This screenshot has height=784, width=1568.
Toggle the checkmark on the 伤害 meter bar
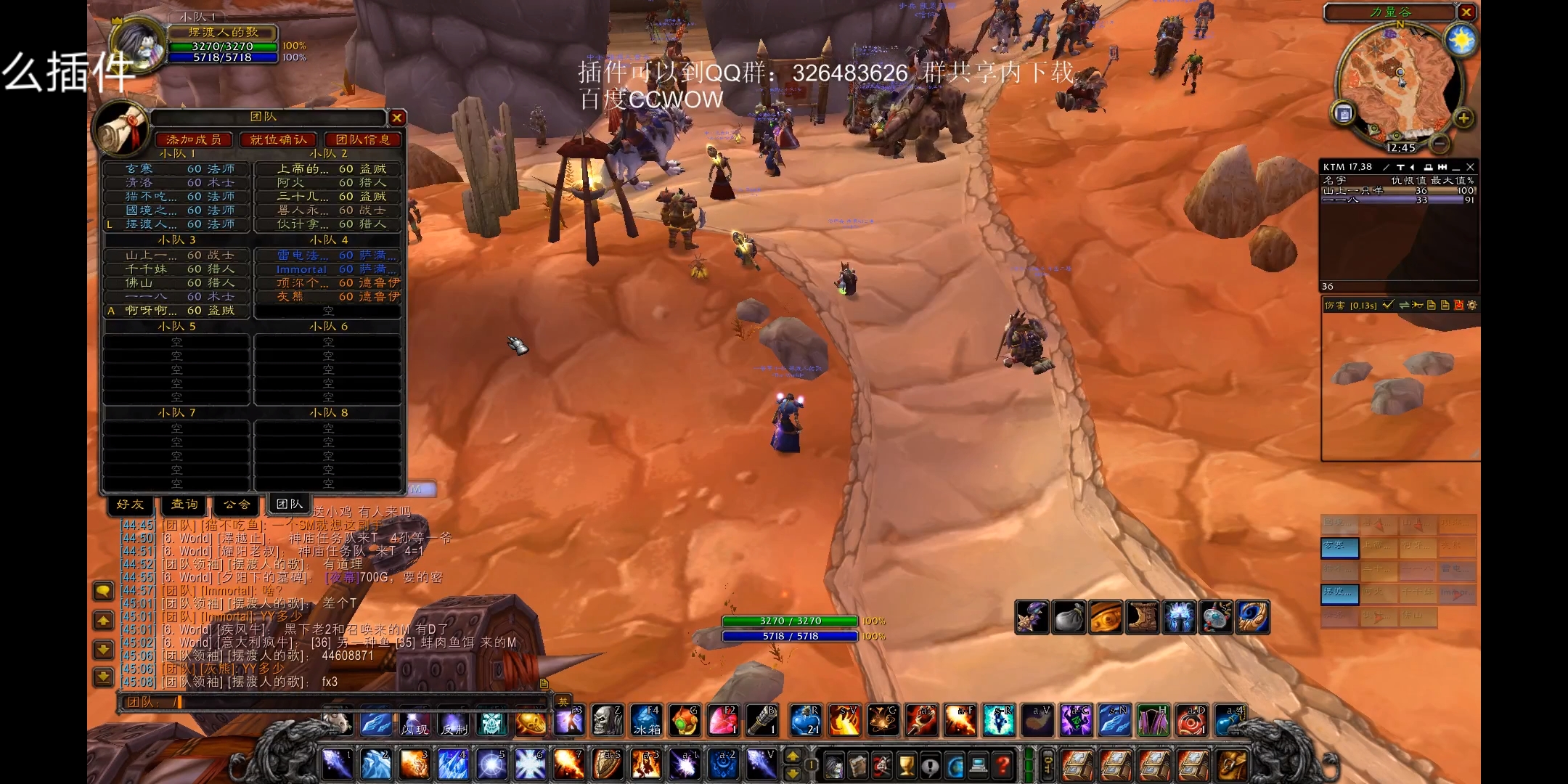[1389, 305]
